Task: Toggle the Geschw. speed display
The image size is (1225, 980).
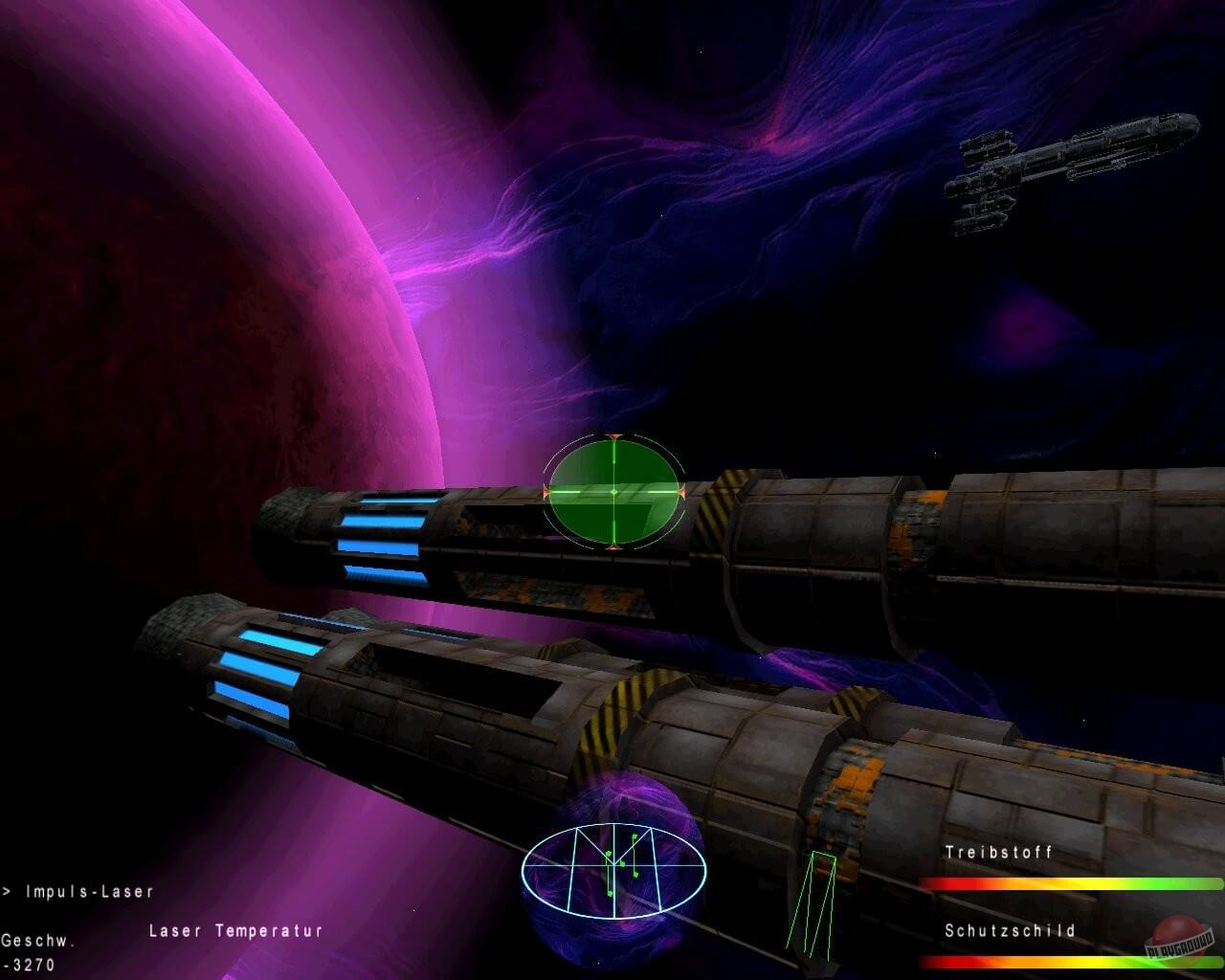Action: pos(38,942)
